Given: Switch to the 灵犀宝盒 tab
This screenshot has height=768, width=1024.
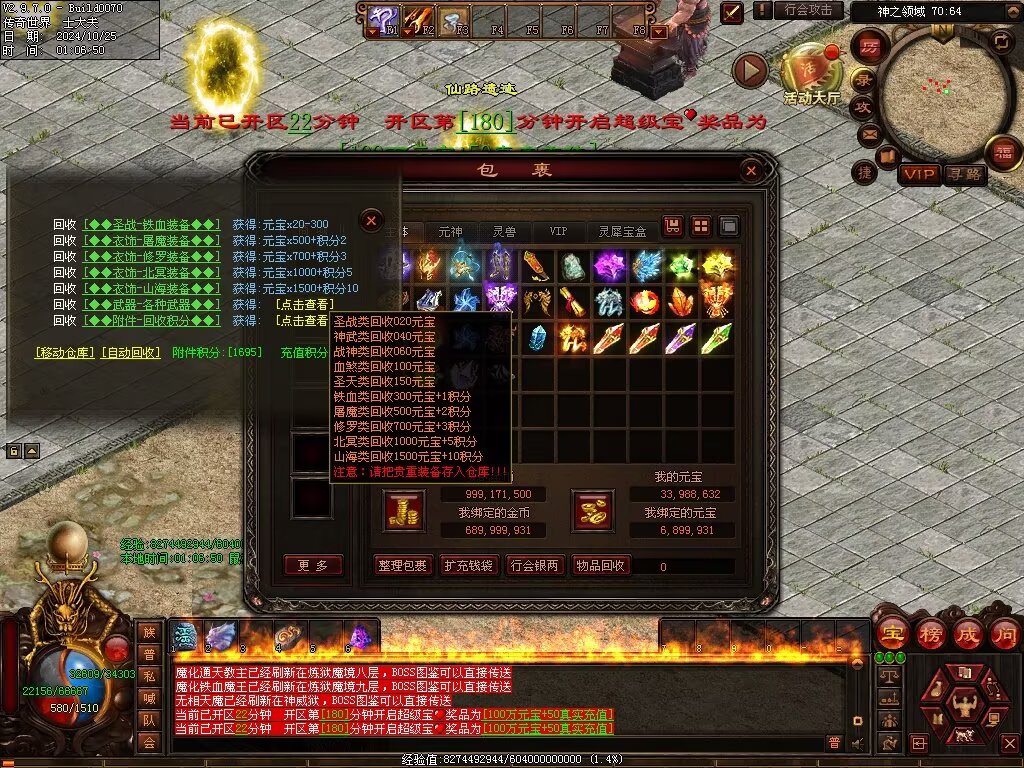Looking at the screenshot, I should click(622, 231).
